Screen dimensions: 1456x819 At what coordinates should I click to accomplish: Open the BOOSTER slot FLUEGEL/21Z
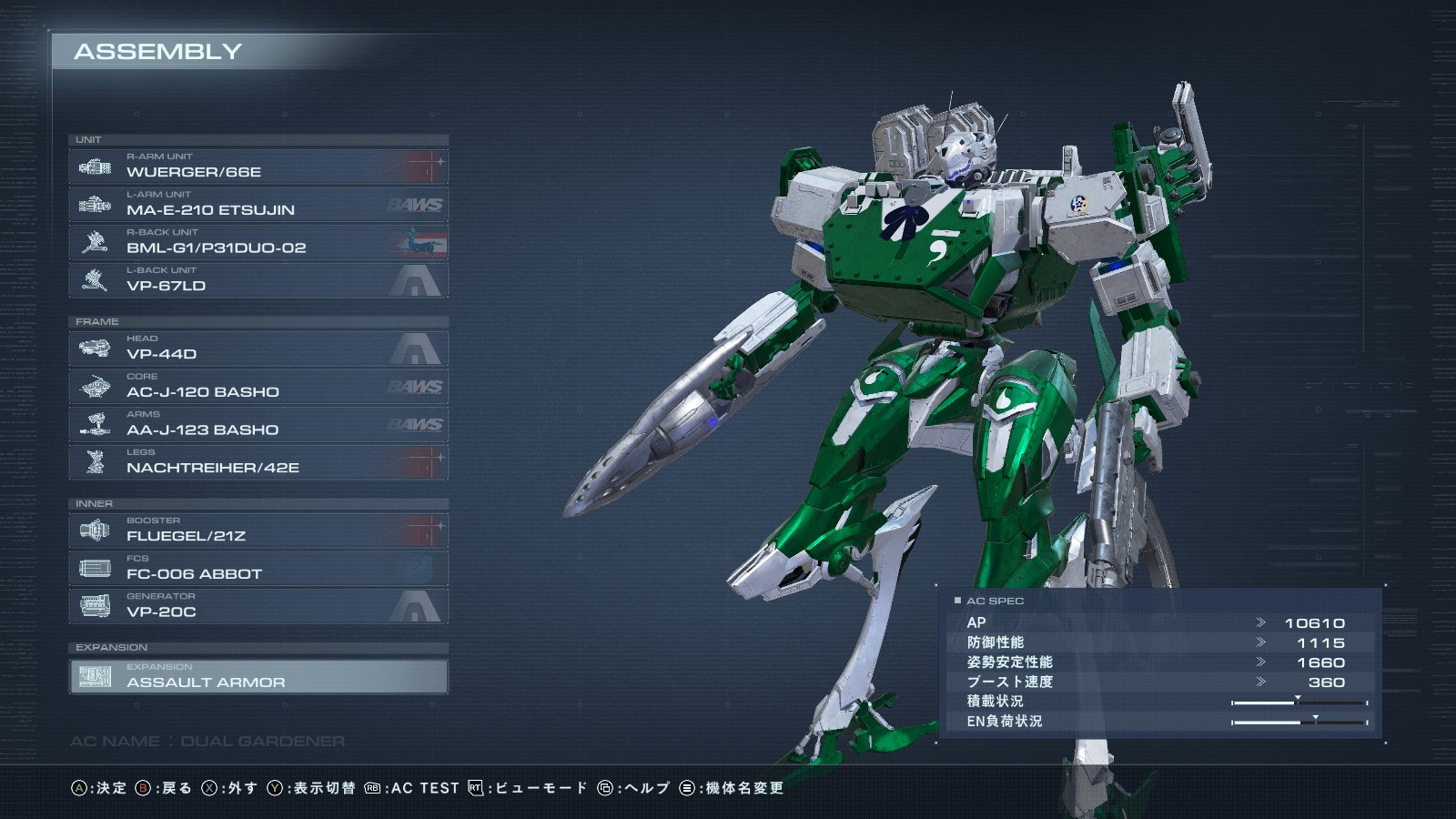pos(258,531)
